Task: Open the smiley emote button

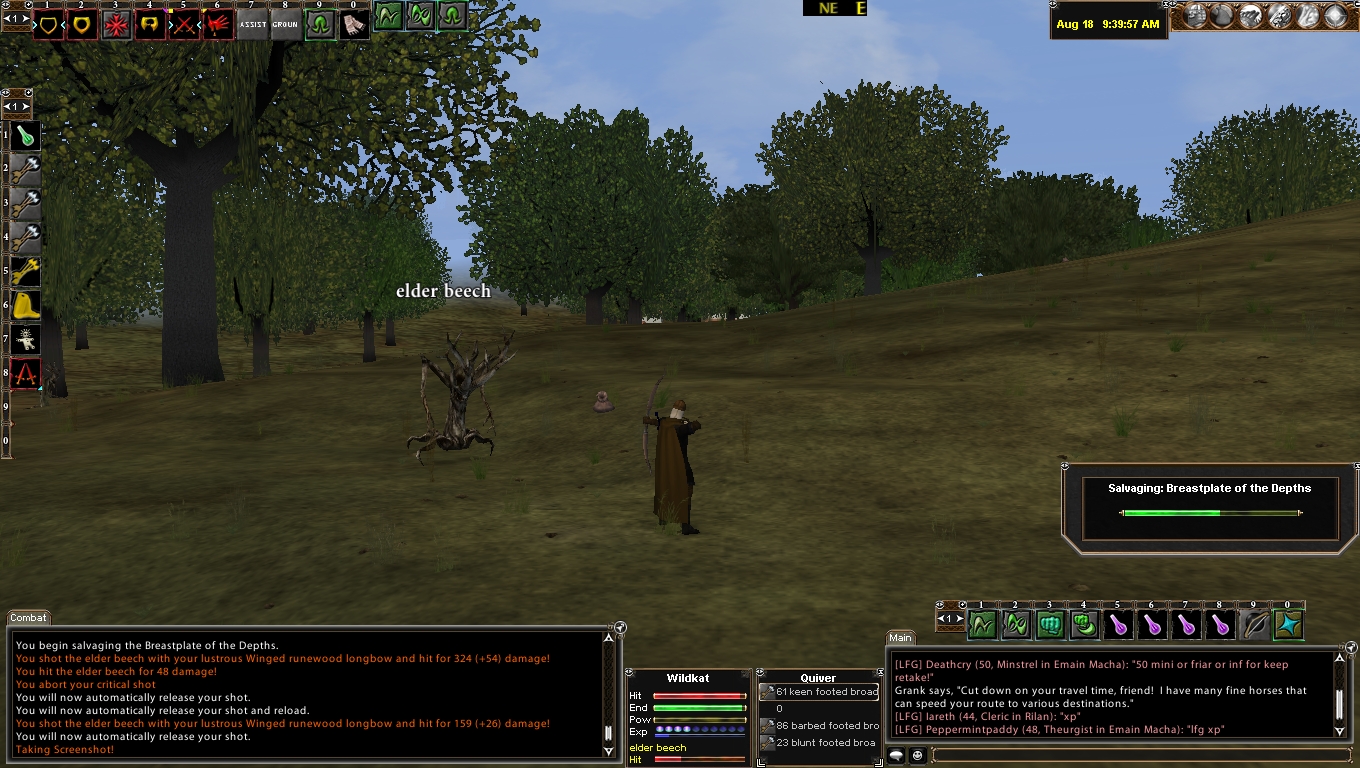Action: pyautogui.click(x=917, y=755)
